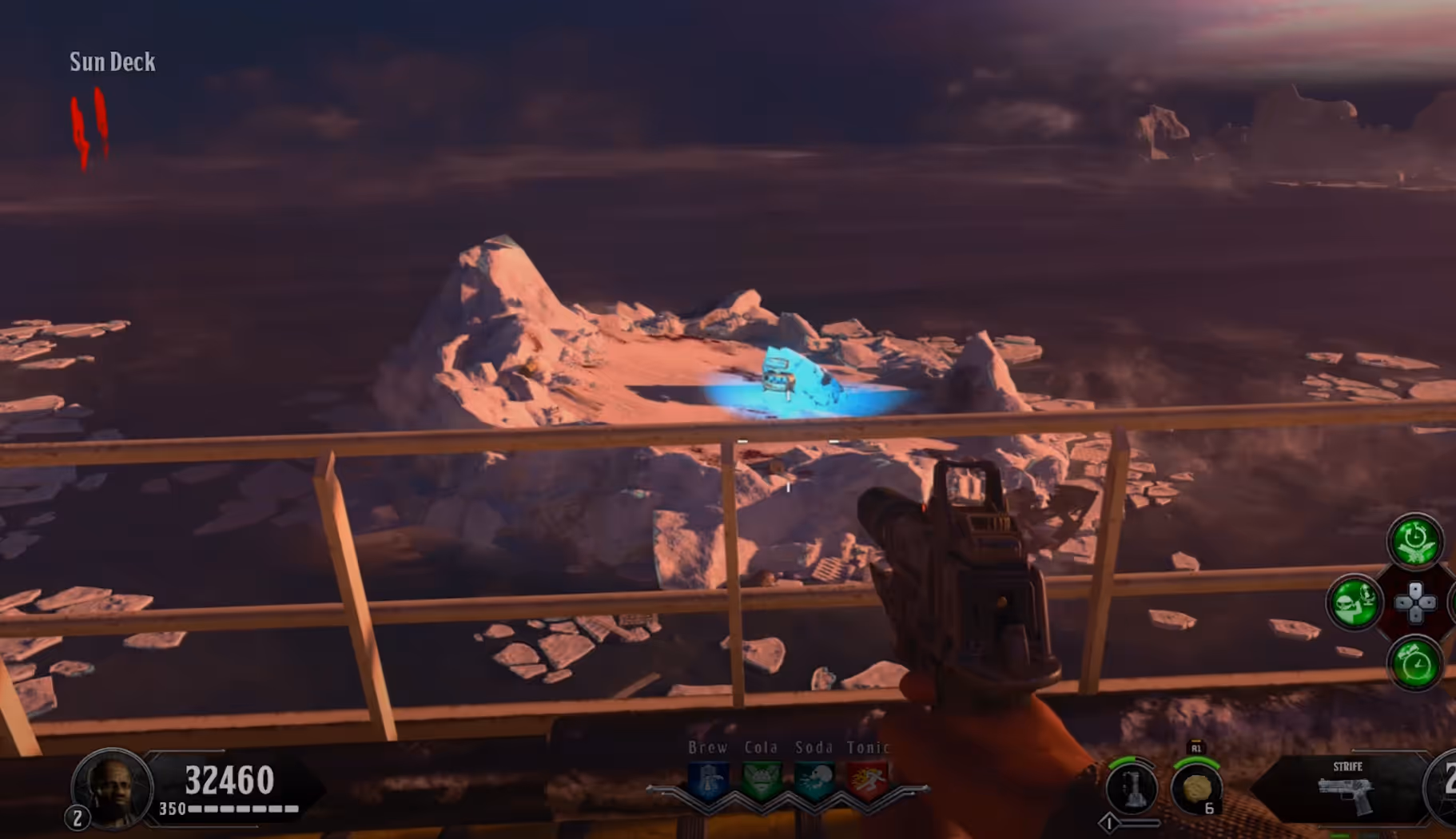Click the player character portrait
Image resolution: width=1456 pixels, height=839 pixels.
point(112,788)
